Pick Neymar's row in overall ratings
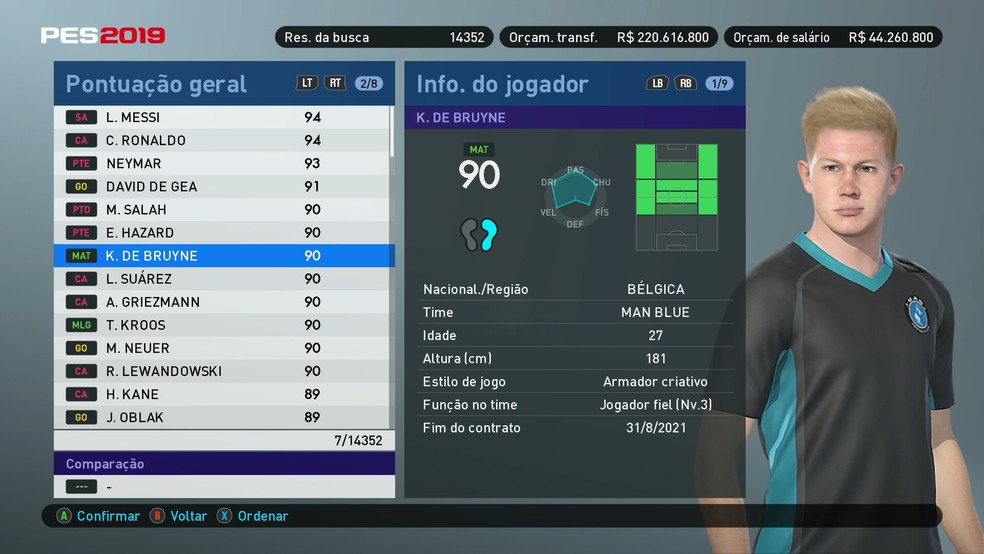 (x=220, y=163)
